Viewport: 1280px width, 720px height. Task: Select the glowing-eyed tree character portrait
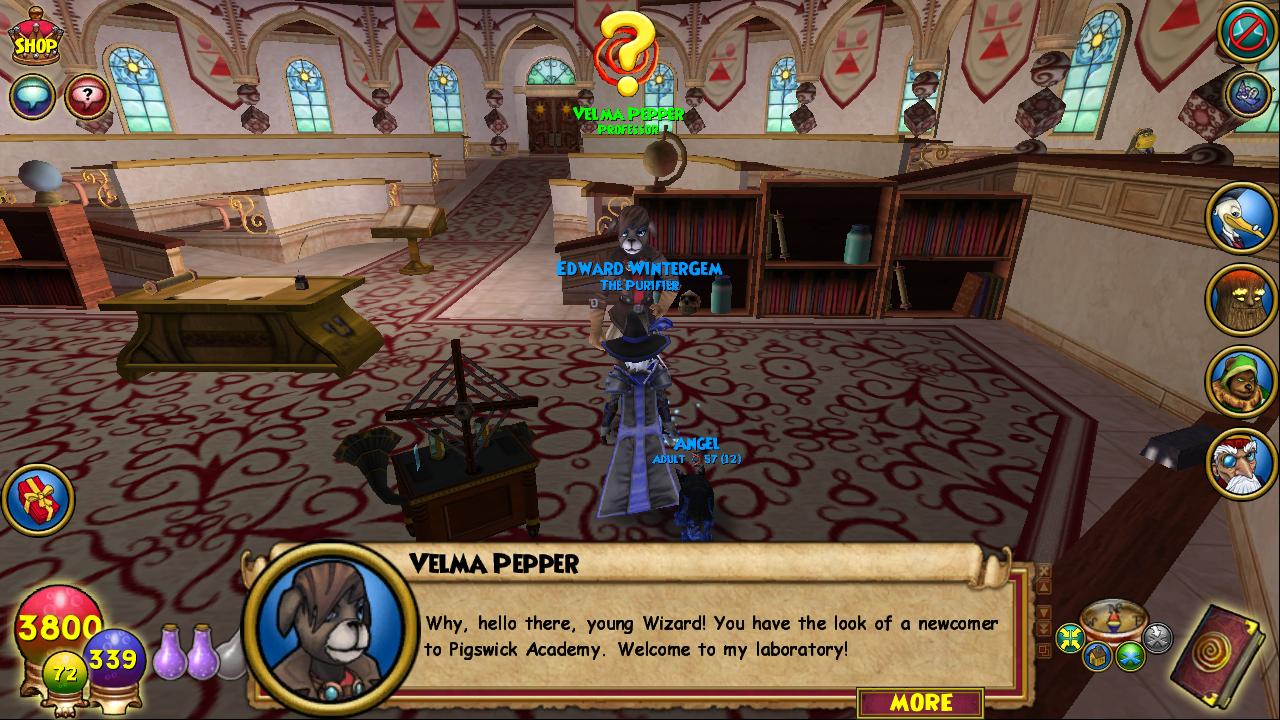pyautogui.click(x=1241, y=299)
